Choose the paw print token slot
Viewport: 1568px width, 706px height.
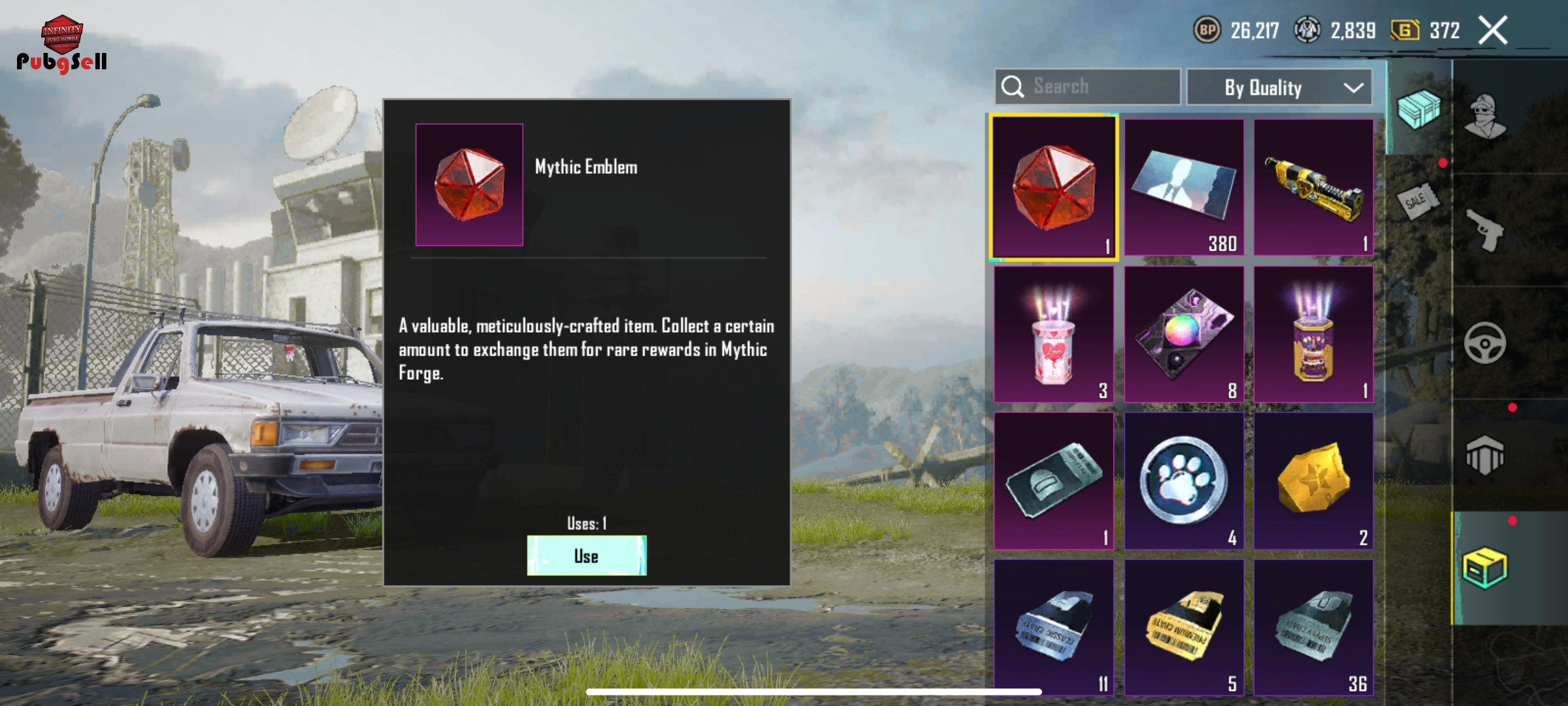(1184, 481)
